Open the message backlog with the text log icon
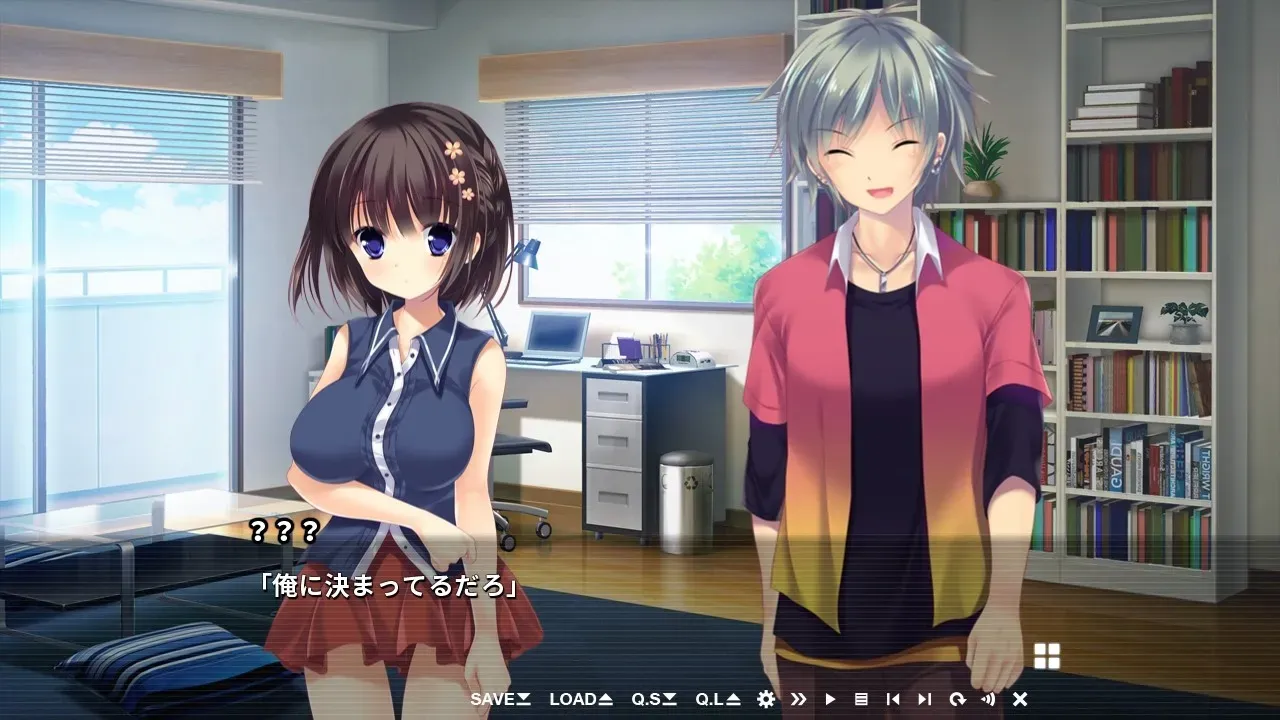This screenshot has height=720, width=1280. click(863, 700)
